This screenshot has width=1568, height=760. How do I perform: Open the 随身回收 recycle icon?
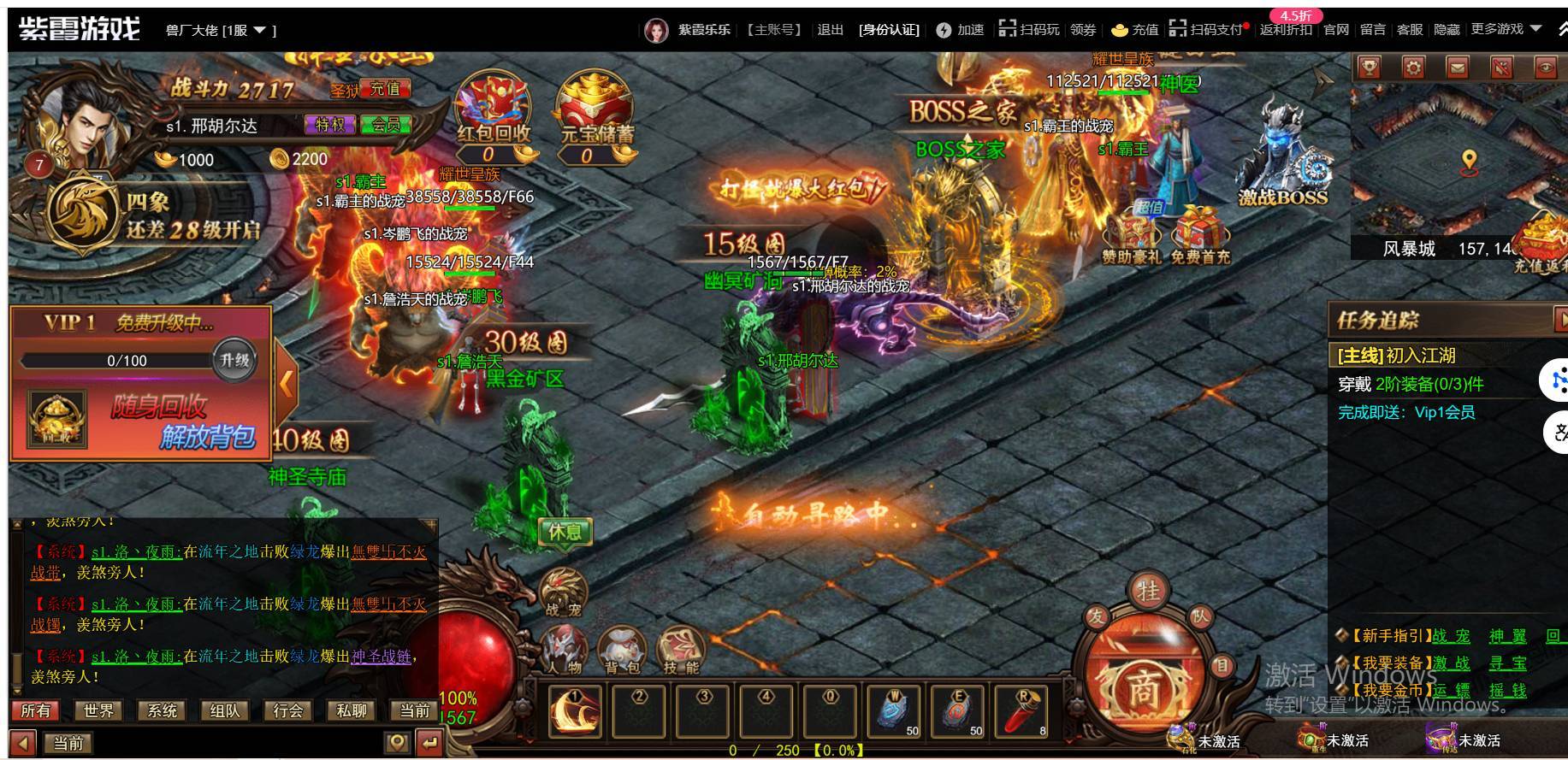[x=57, y=421]
